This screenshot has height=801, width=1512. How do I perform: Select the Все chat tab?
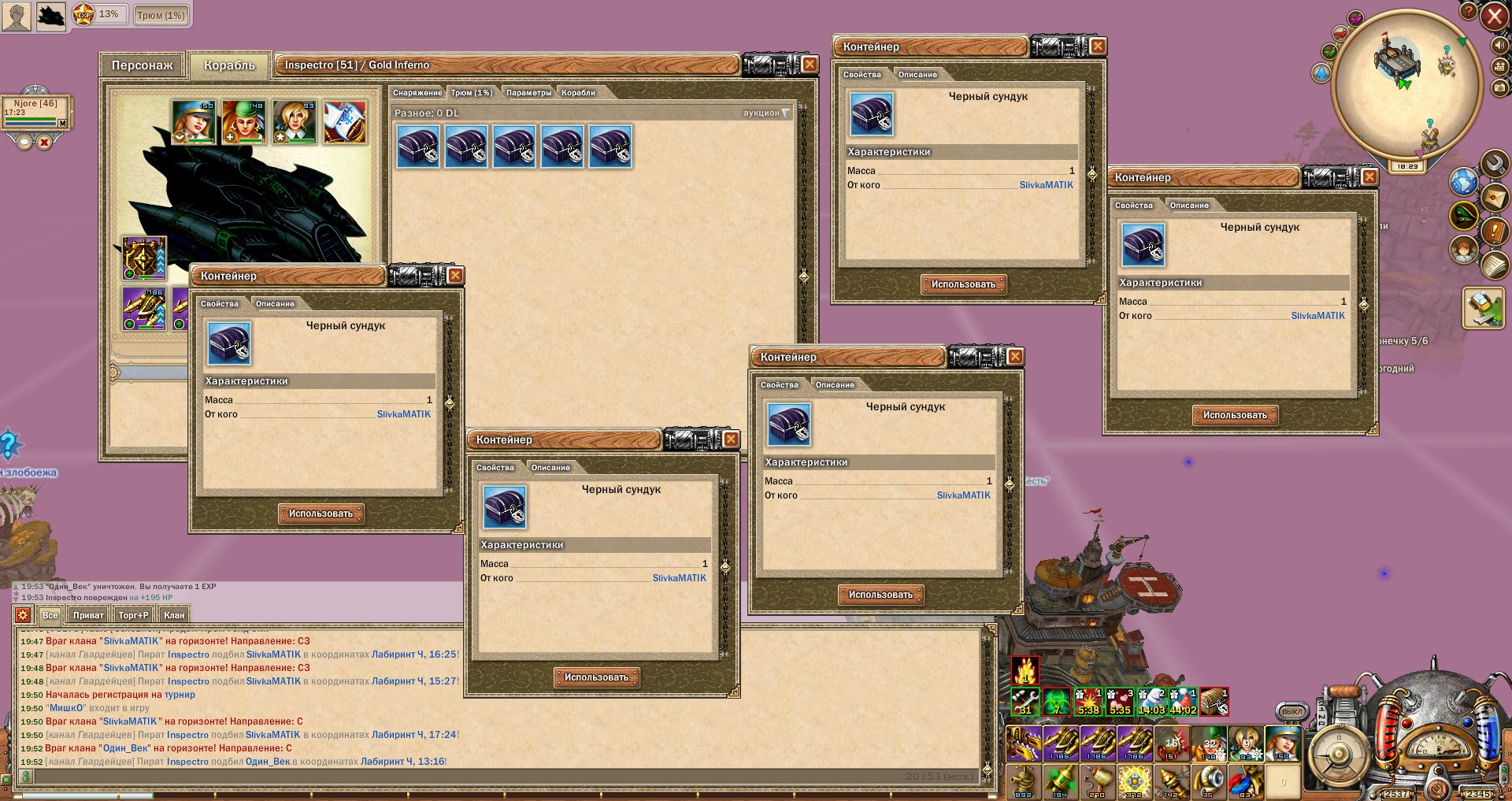click(x=50, y=615)
